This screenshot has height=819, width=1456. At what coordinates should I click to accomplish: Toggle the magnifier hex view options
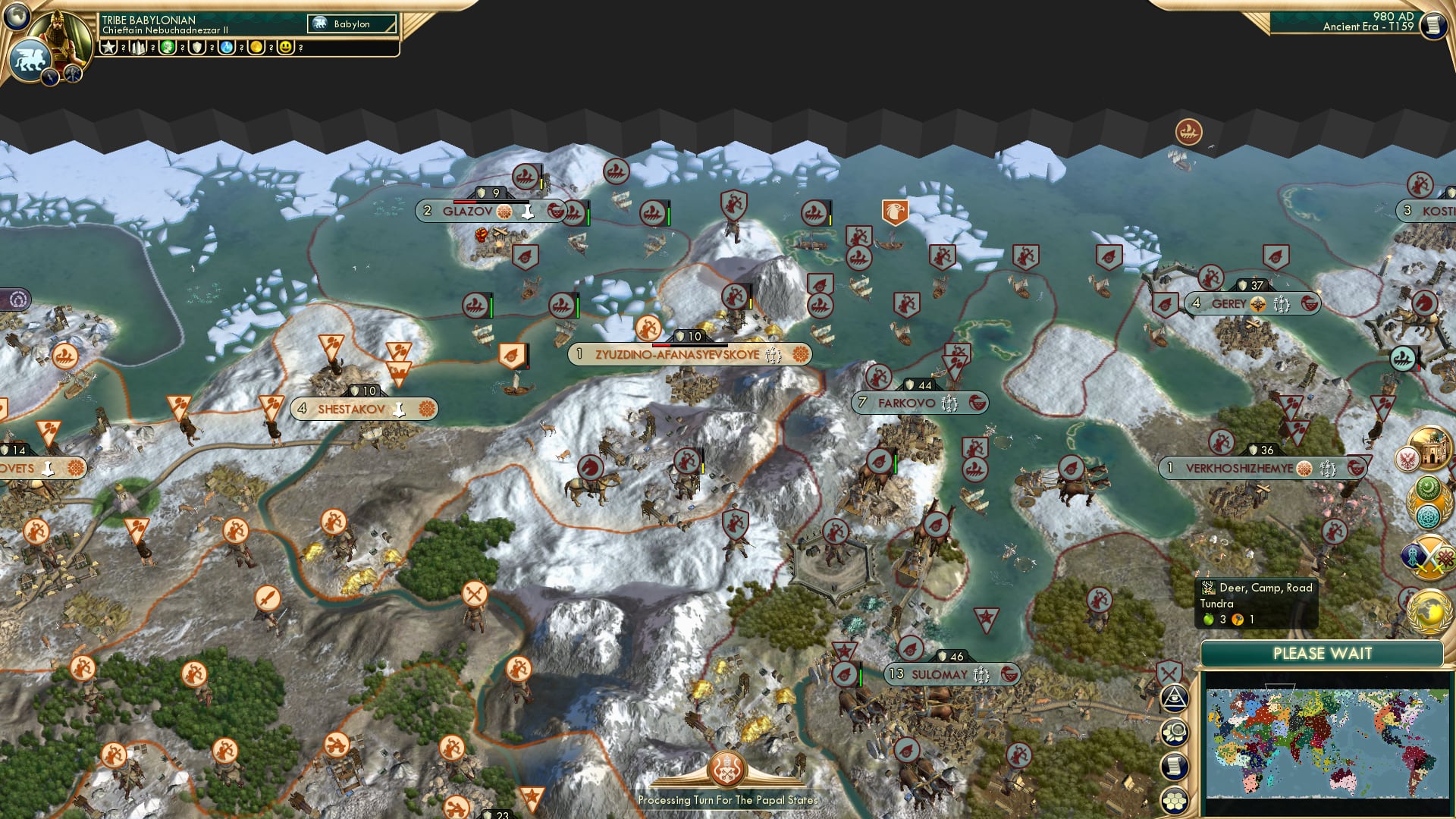1175,733
